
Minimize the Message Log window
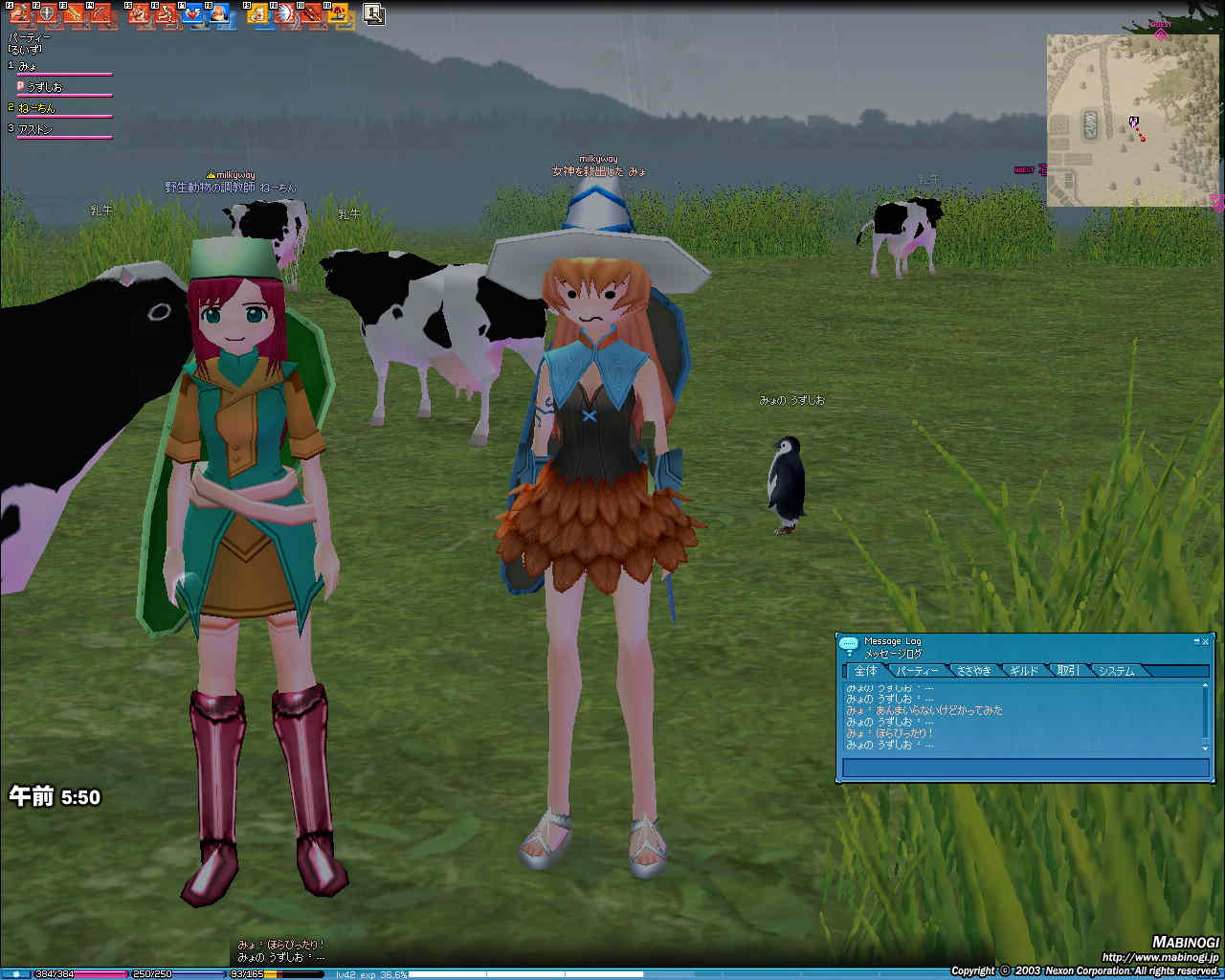tap(1195, 641)
